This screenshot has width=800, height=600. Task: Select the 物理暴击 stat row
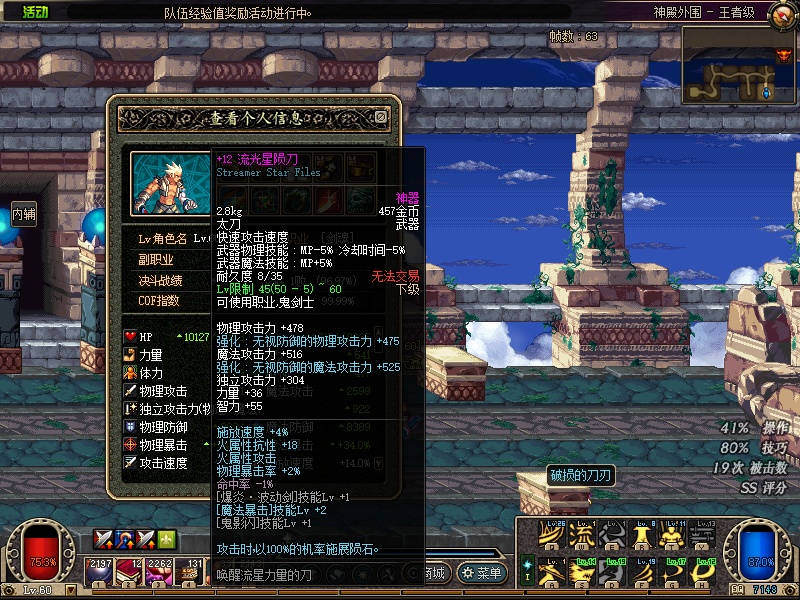pos(165,445)
